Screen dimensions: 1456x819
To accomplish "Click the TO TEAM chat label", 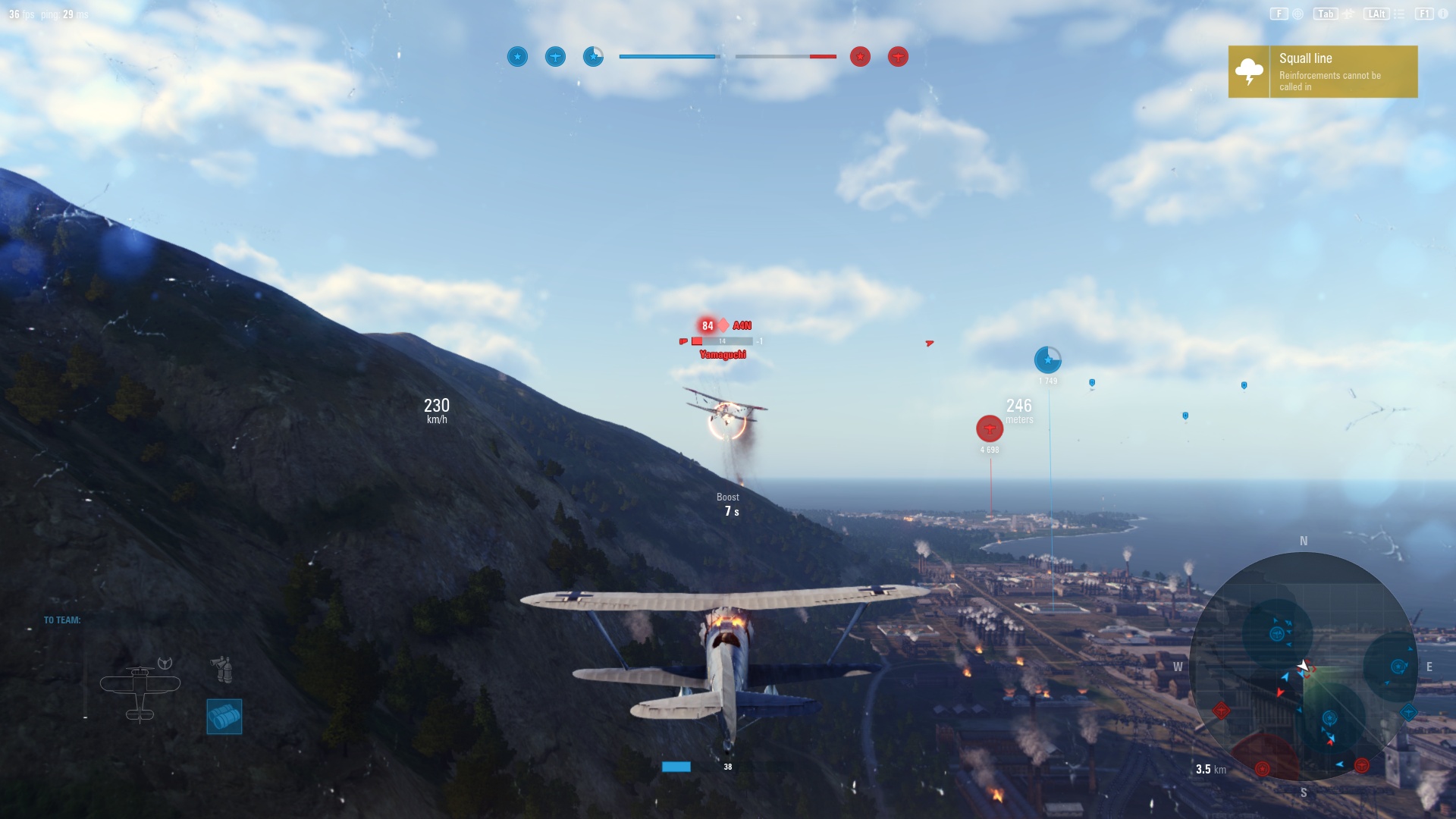I will pos(61,619).
